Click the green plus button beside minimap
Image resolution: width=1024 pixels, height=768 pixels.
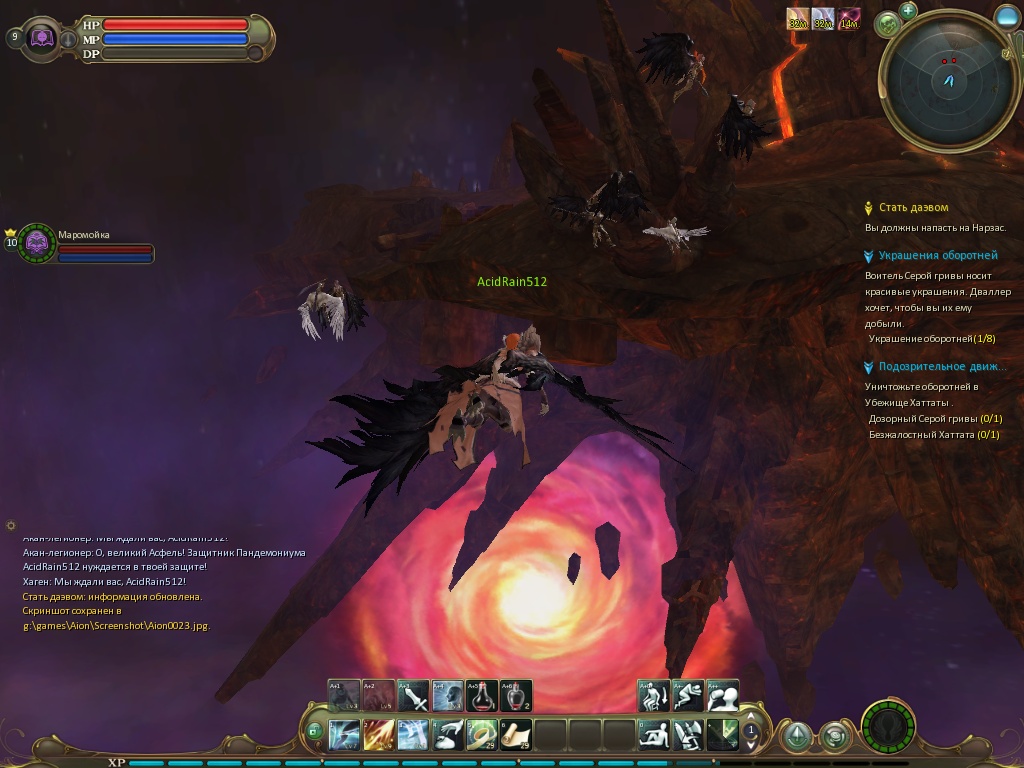[908, 11]
